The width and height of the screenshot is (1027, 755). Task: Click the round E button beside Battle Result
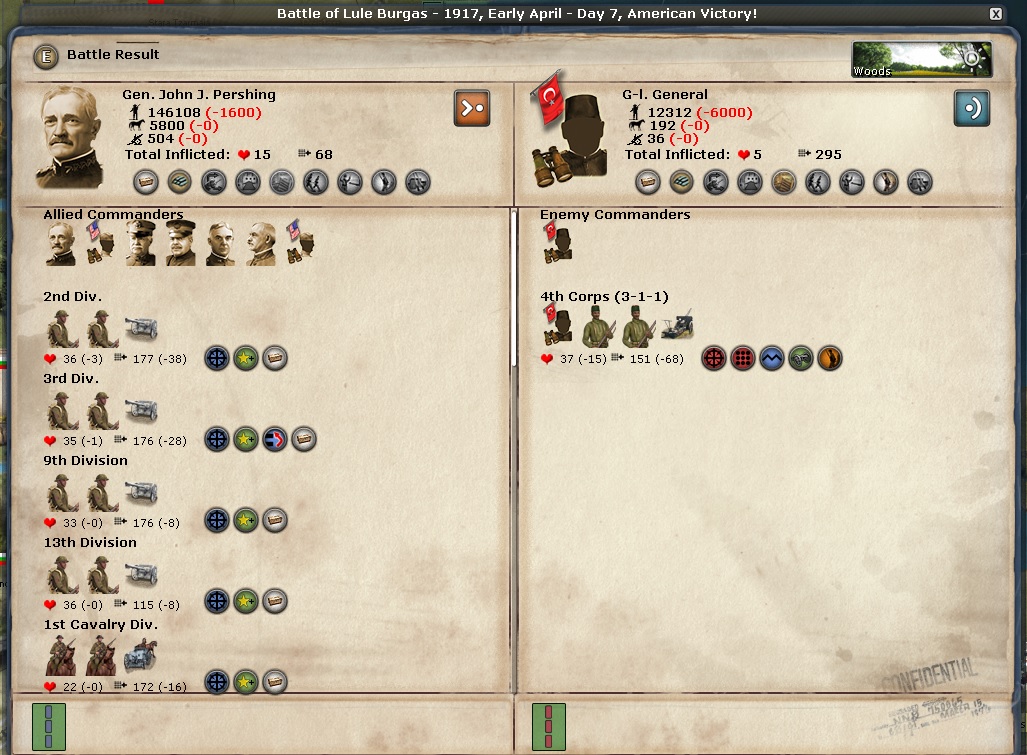point(46,56)
